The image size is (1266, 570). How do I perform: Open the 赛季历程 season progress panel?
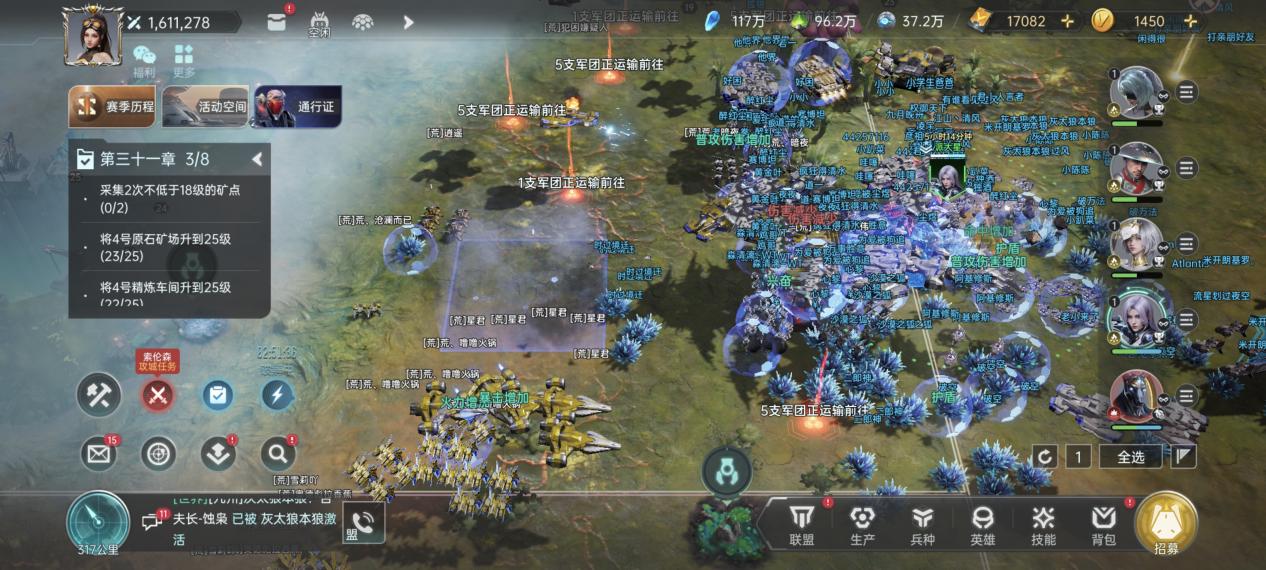click(x=112, y=107)
